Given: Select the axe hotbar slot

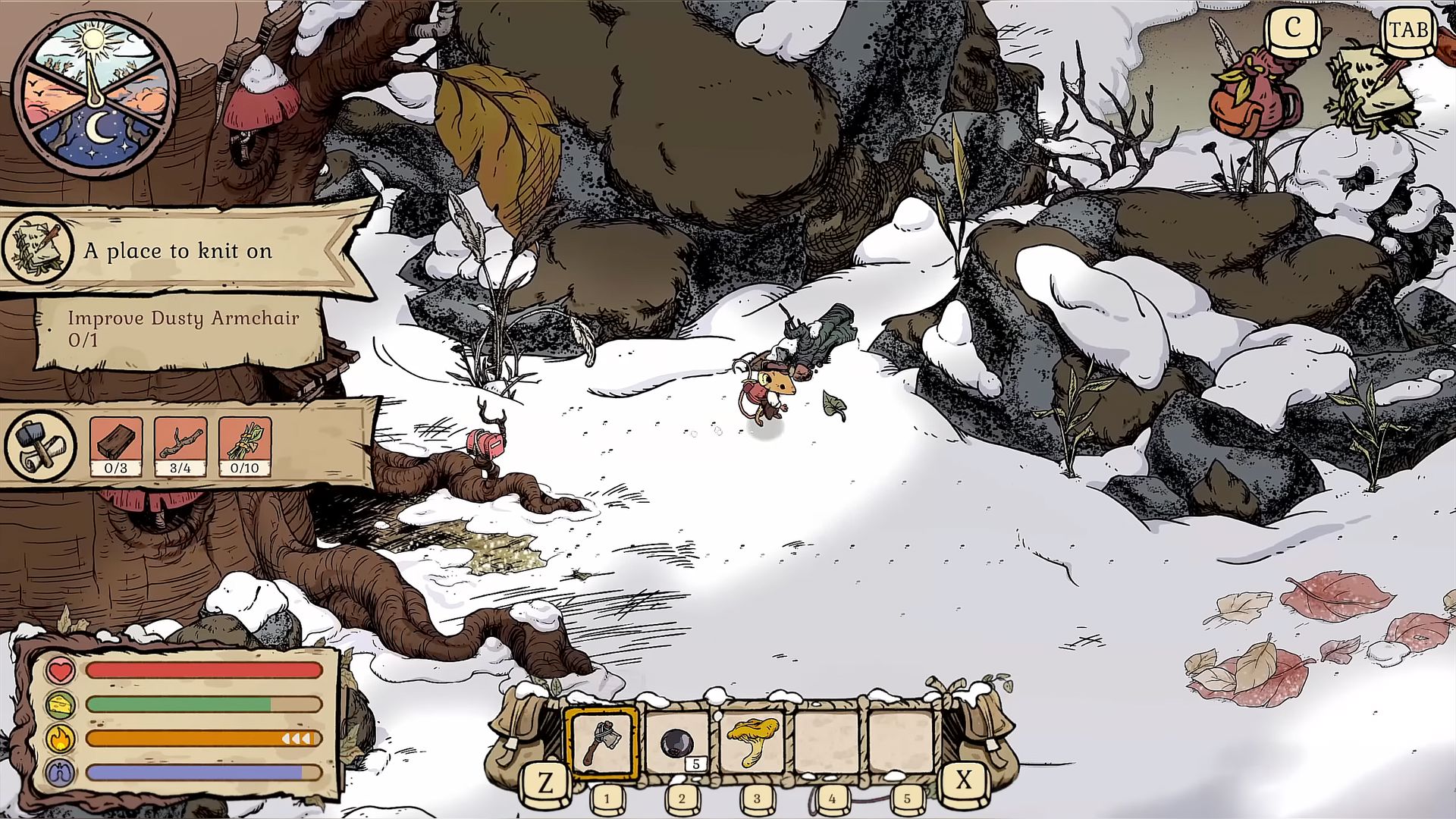Looking at the screenshot, I should (x=603, y=742).
